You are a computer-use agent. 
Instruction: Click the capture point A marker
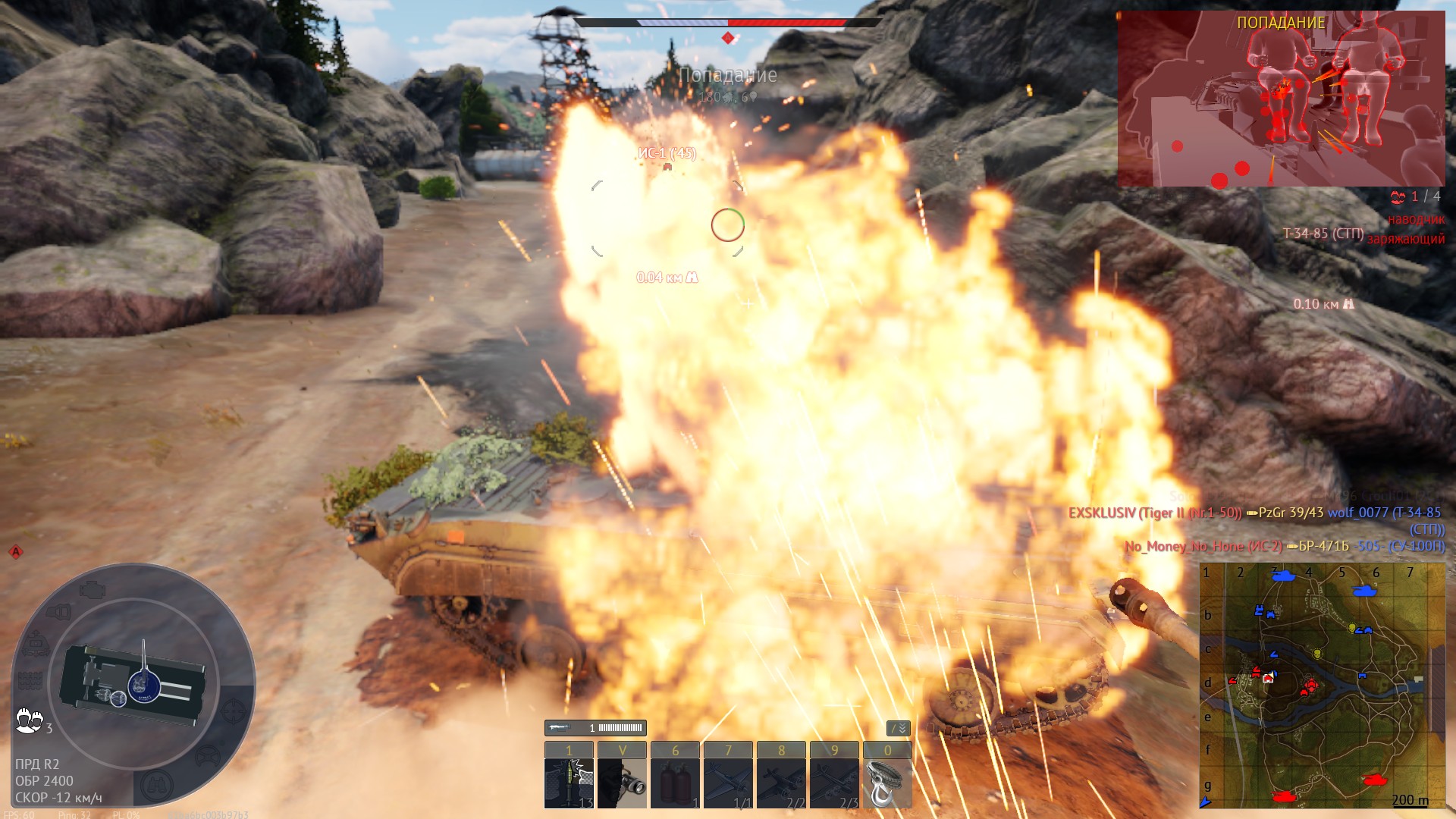[15, 551]
